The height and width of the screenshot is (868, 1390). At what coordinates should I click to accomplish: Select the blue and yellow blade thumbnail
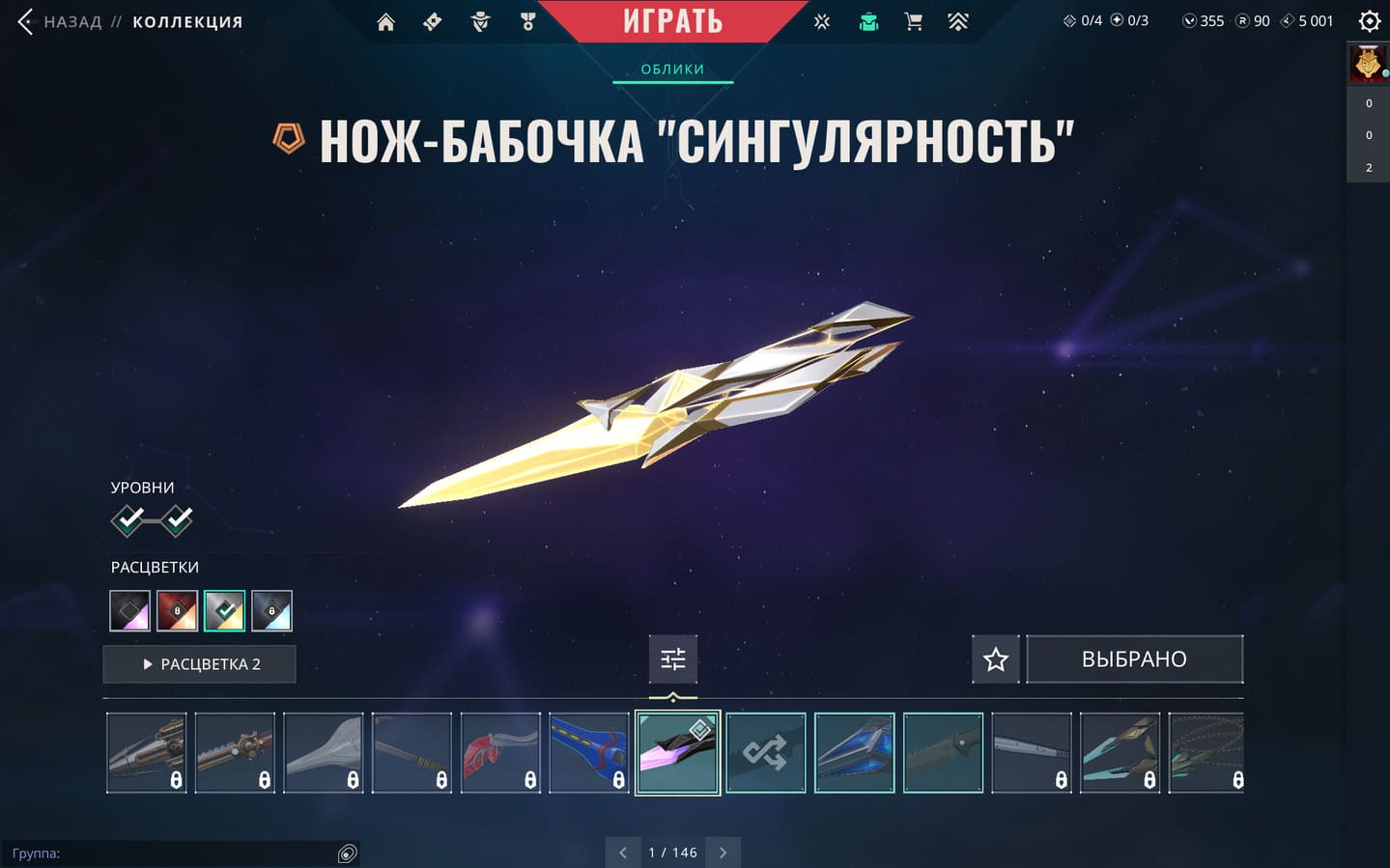pos(588,753)
